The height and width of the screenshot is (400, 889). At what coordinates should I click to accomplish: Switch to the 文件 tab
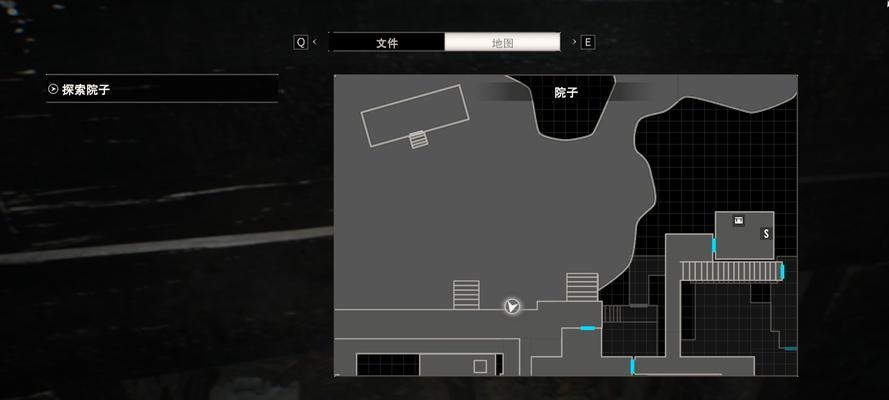387,42
